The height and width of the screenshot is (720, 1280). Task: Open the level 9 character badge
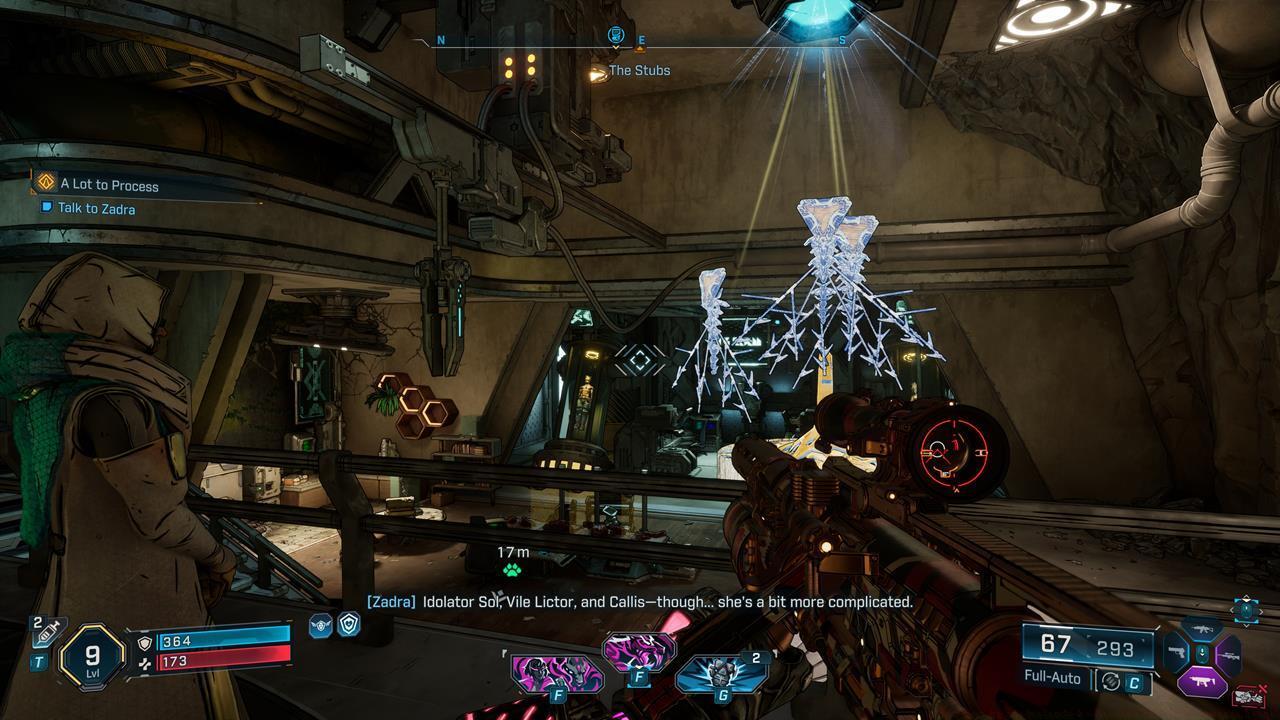(92, 656)
